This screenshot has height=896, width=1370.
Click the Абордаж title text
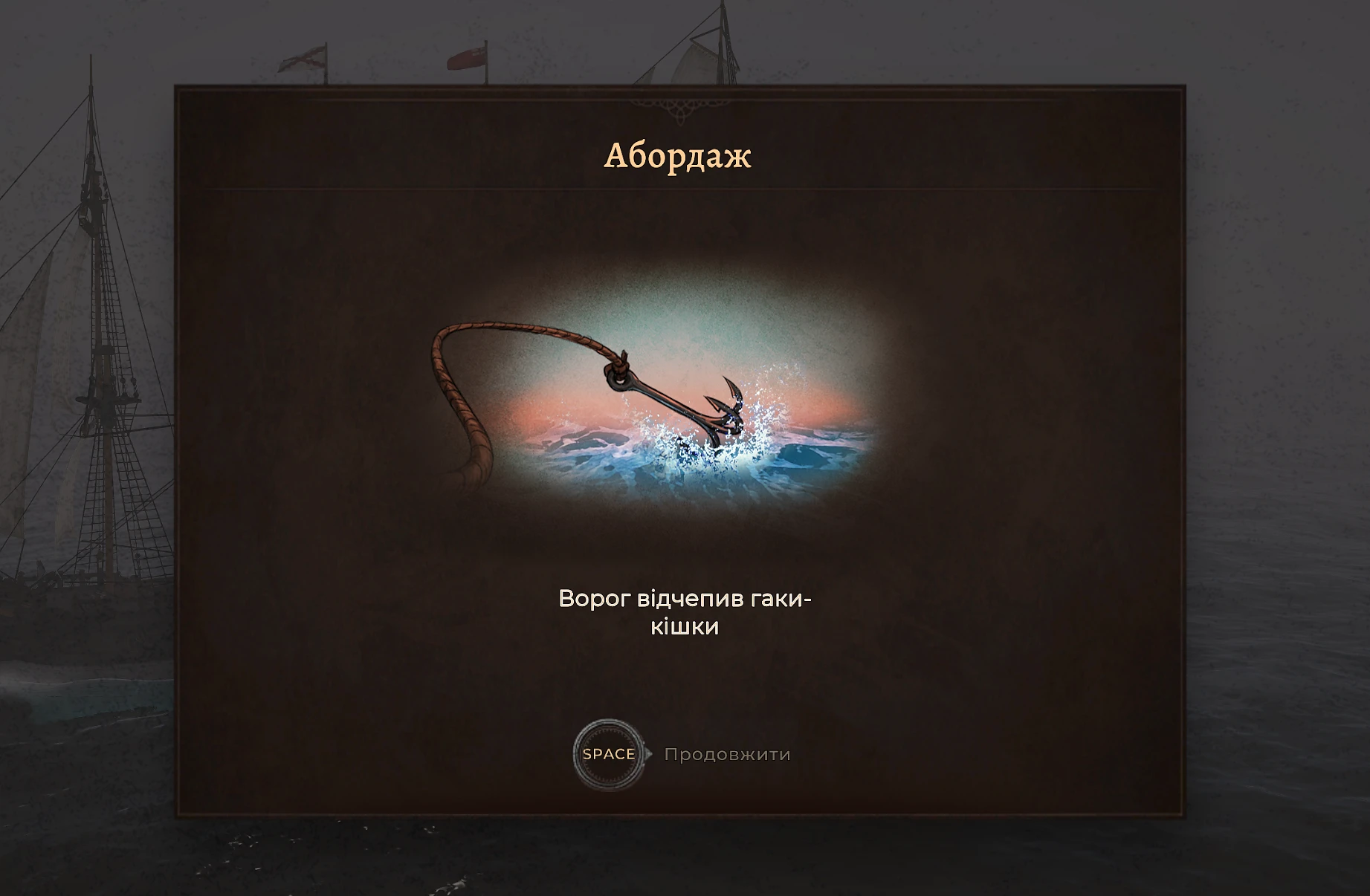coord(678,156)
